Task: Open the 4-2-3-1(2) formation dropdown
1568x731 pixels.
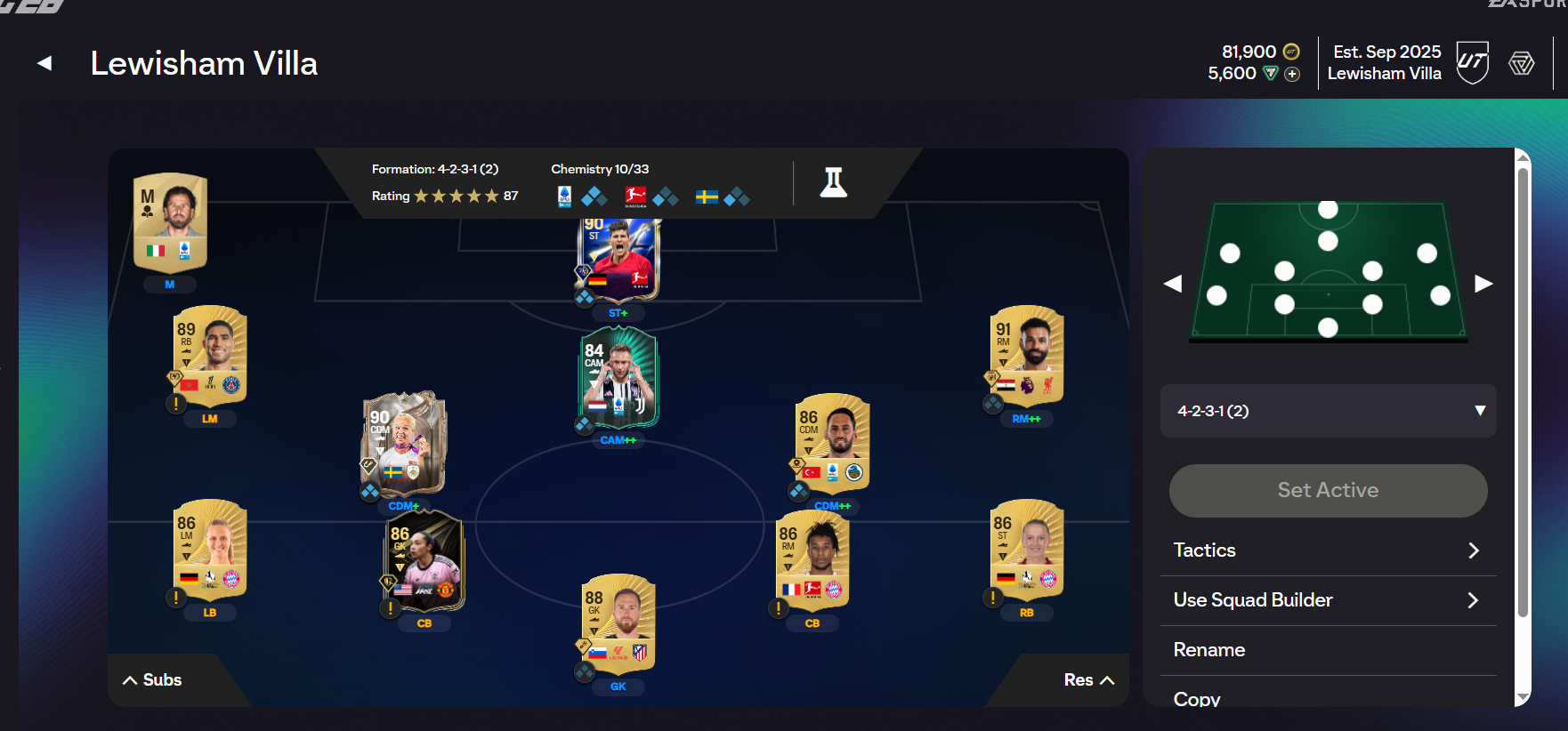Action: click(1328, 411)
